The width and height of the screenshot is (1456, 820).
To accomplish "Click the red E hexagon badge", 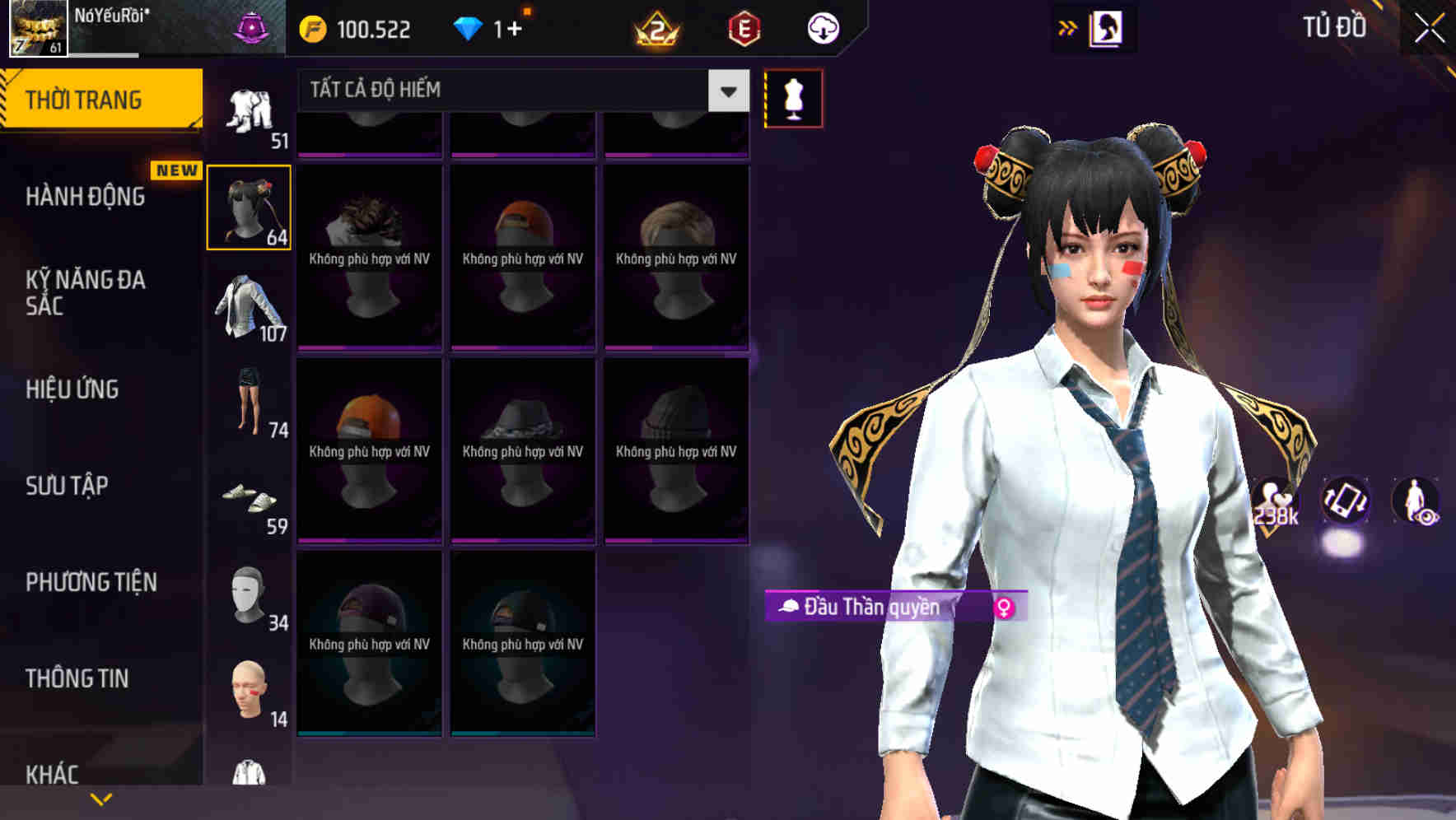I will coord(743,30).
